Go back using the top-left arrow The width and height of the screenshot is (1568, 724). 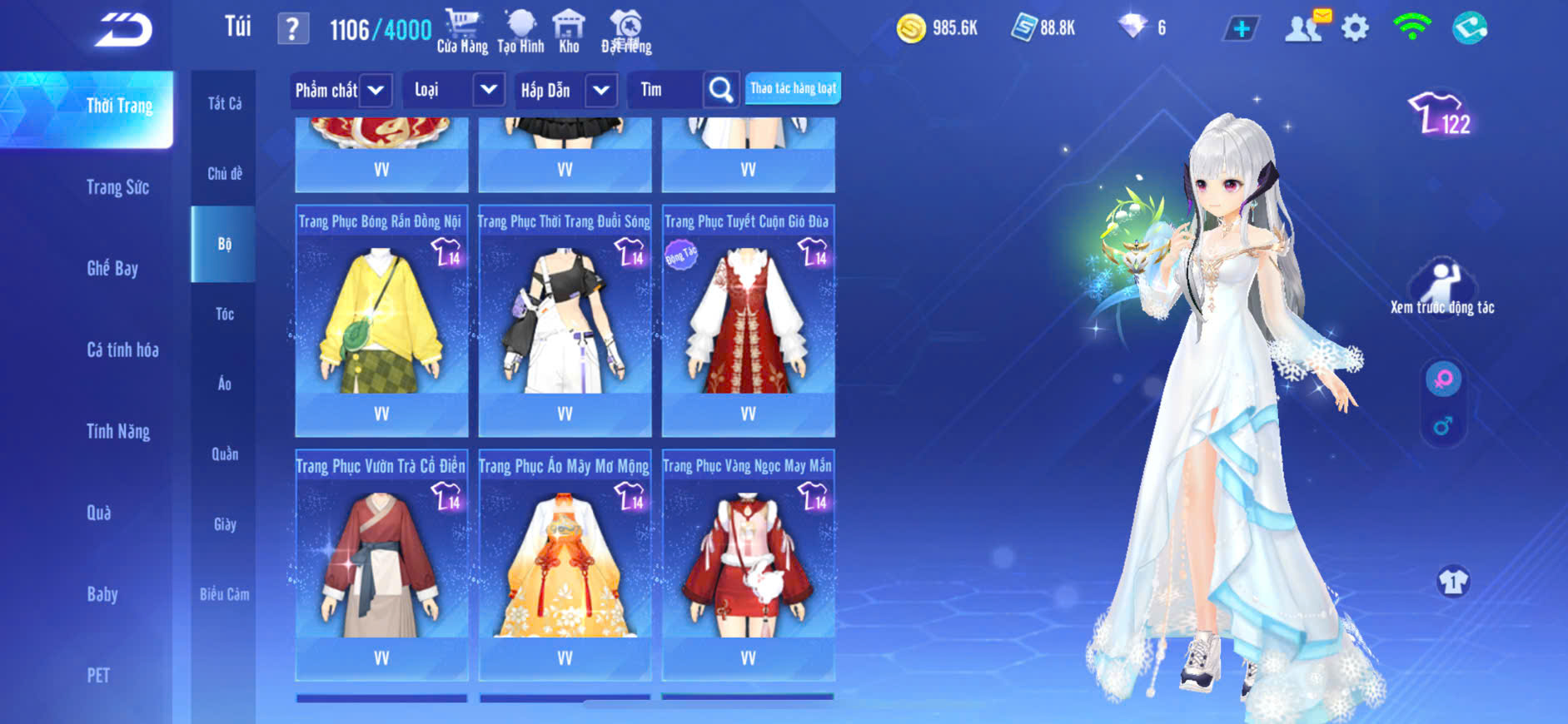[123, 30]
